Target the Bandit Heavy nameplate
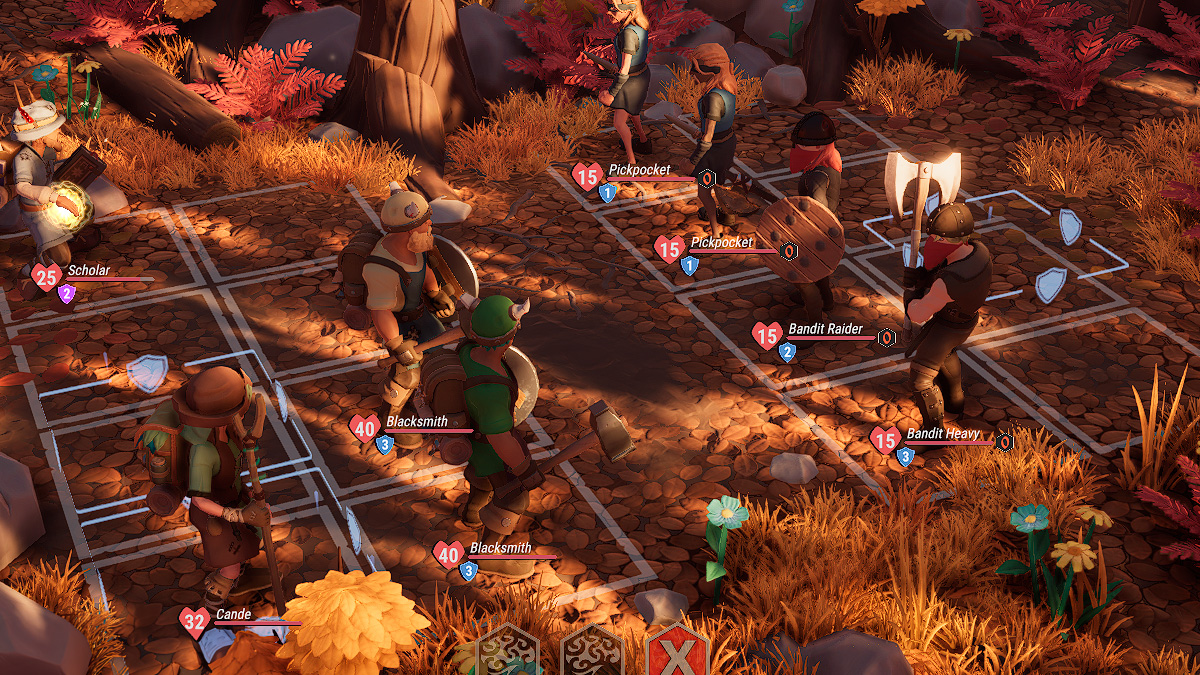 942,435
